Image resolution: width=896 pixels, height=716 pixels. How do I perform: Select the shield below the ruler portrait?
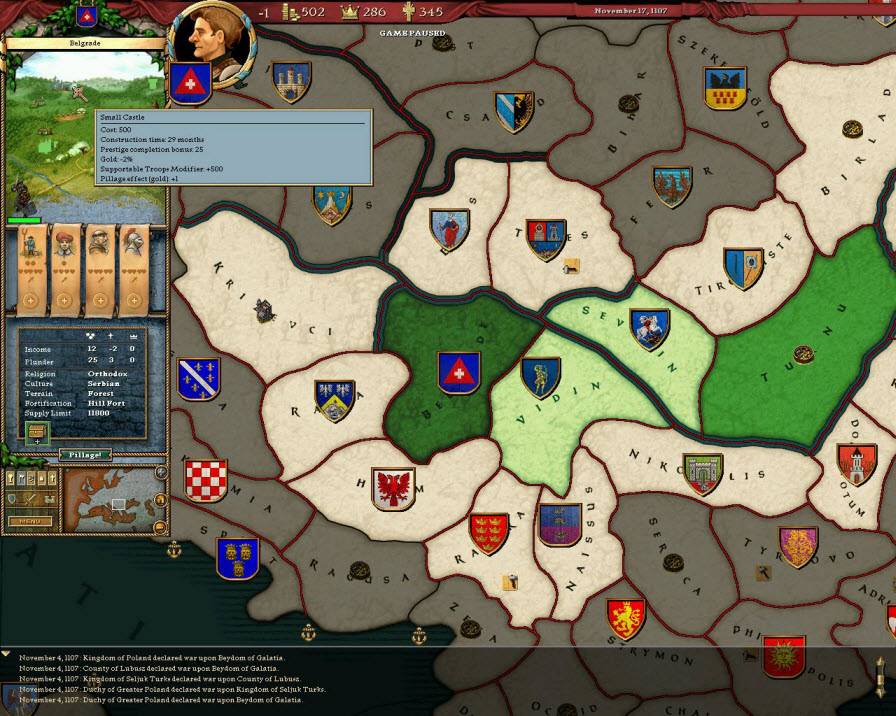pyautogui.click(x=189, y=83)
